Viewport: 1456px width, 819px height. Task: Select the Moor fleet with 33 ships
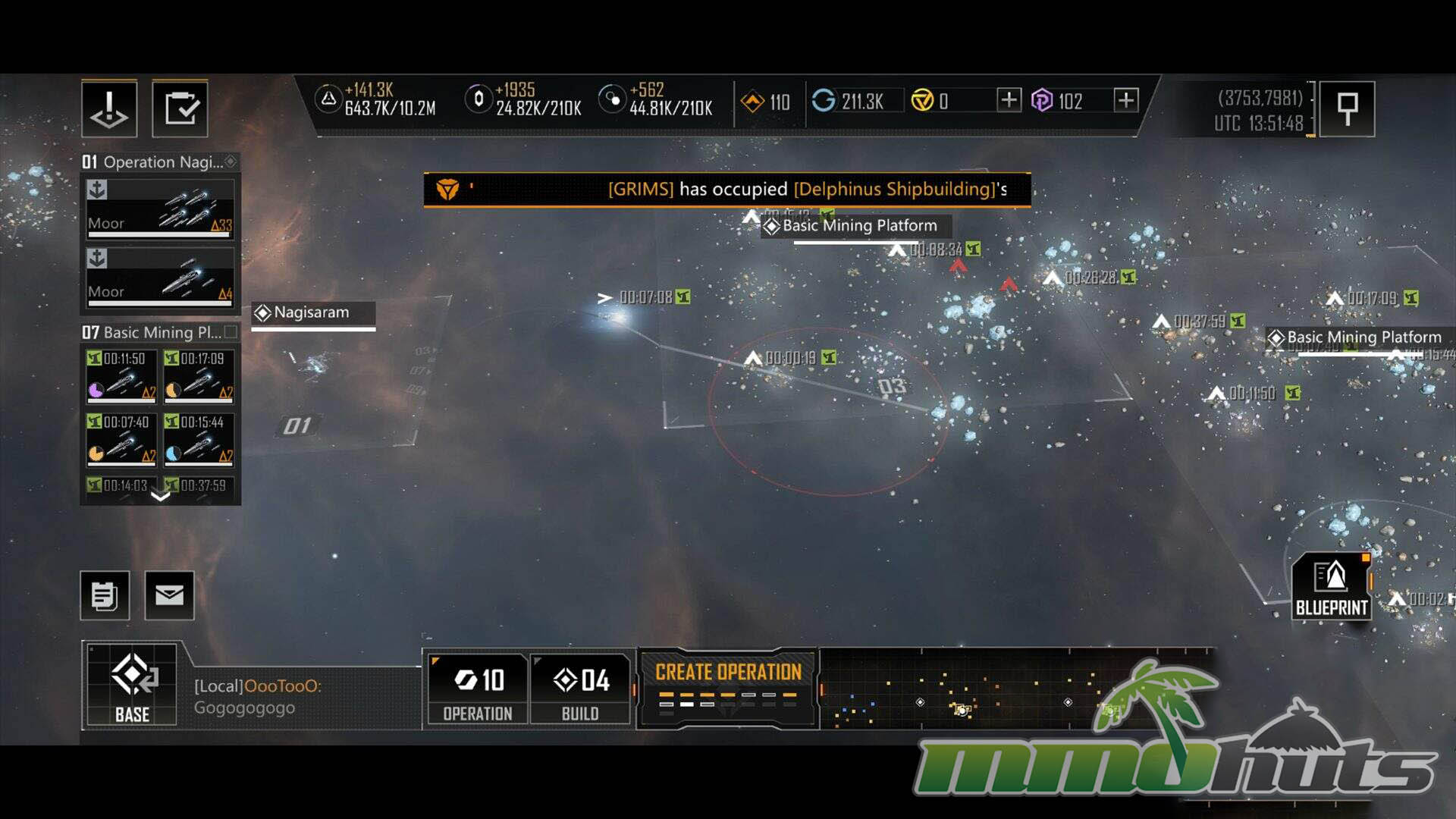point(160,209)
